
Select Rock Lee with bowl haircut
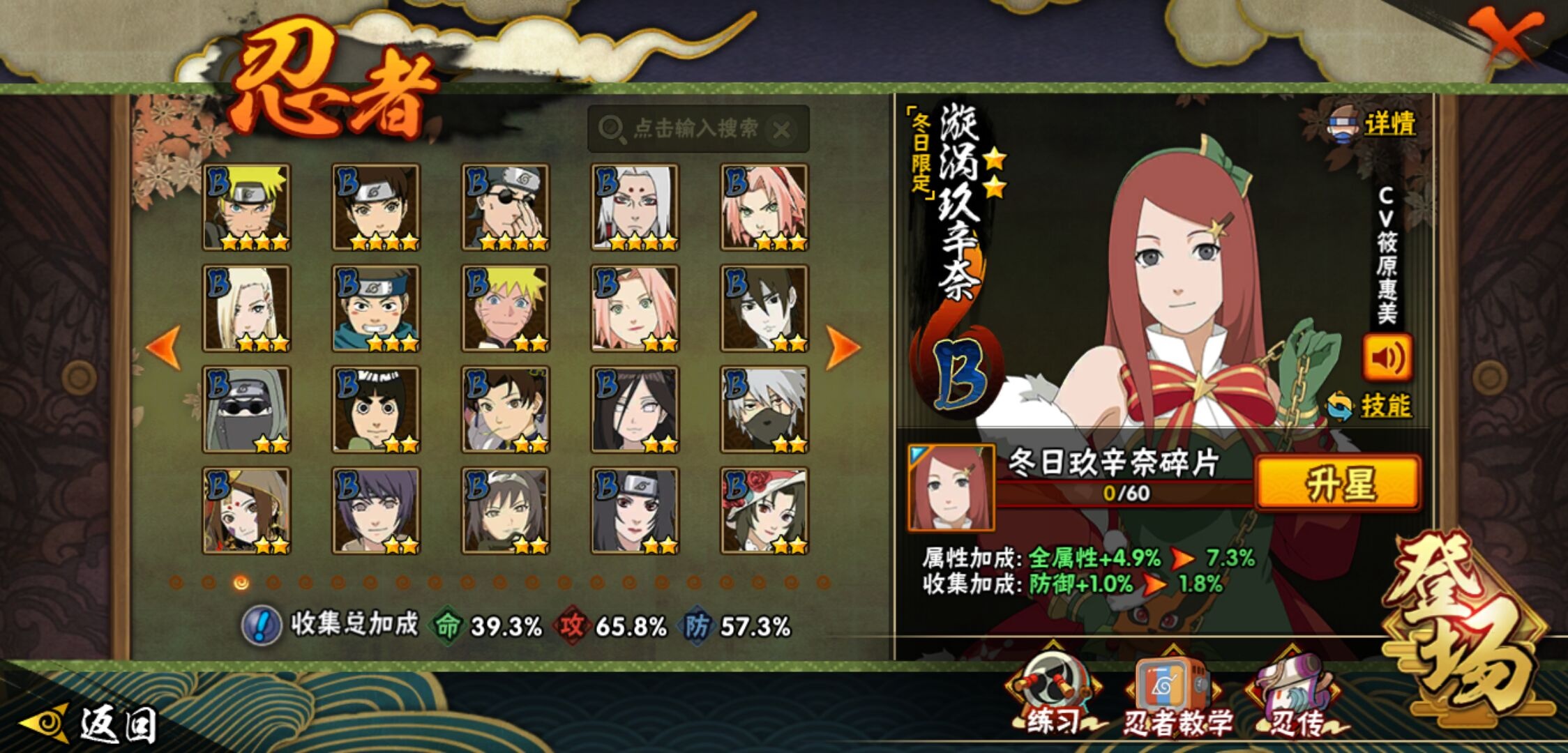coord(376,409)
